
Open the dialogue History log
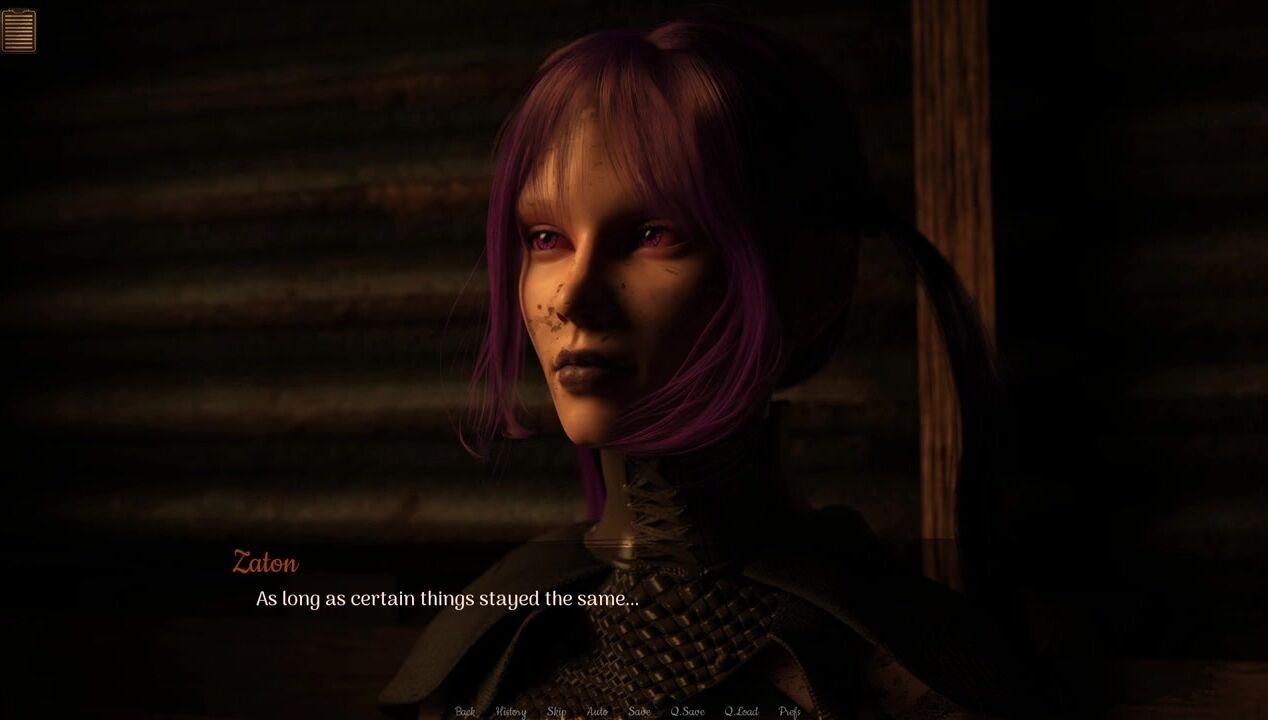click(x=510, y=712)
